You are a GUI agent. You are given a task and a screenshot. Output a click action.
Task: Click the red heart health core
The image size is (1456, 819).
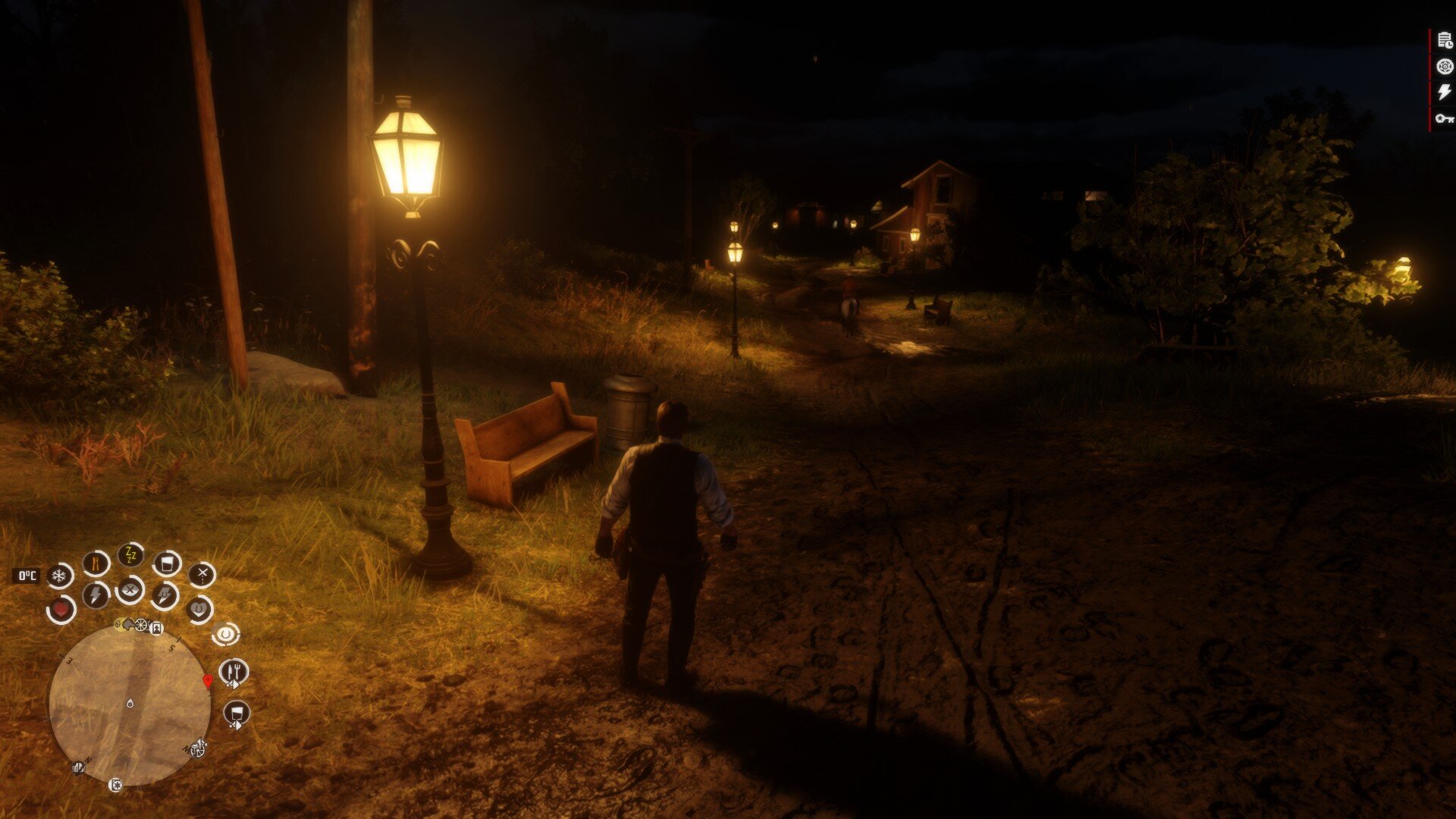[61, 609]
